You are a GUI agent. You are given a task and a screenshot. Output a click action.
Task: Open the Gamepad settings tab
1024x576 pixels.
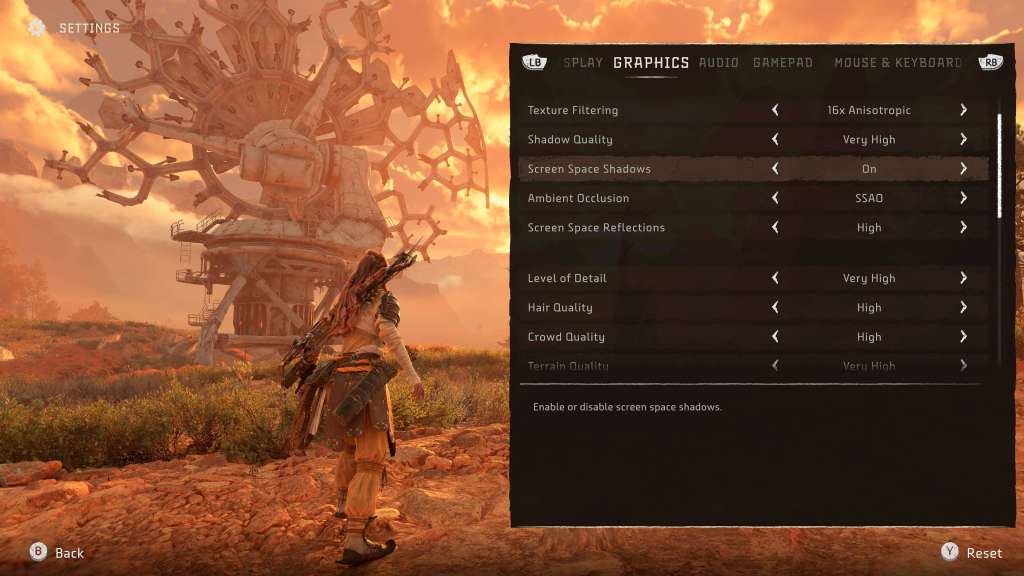782,63
